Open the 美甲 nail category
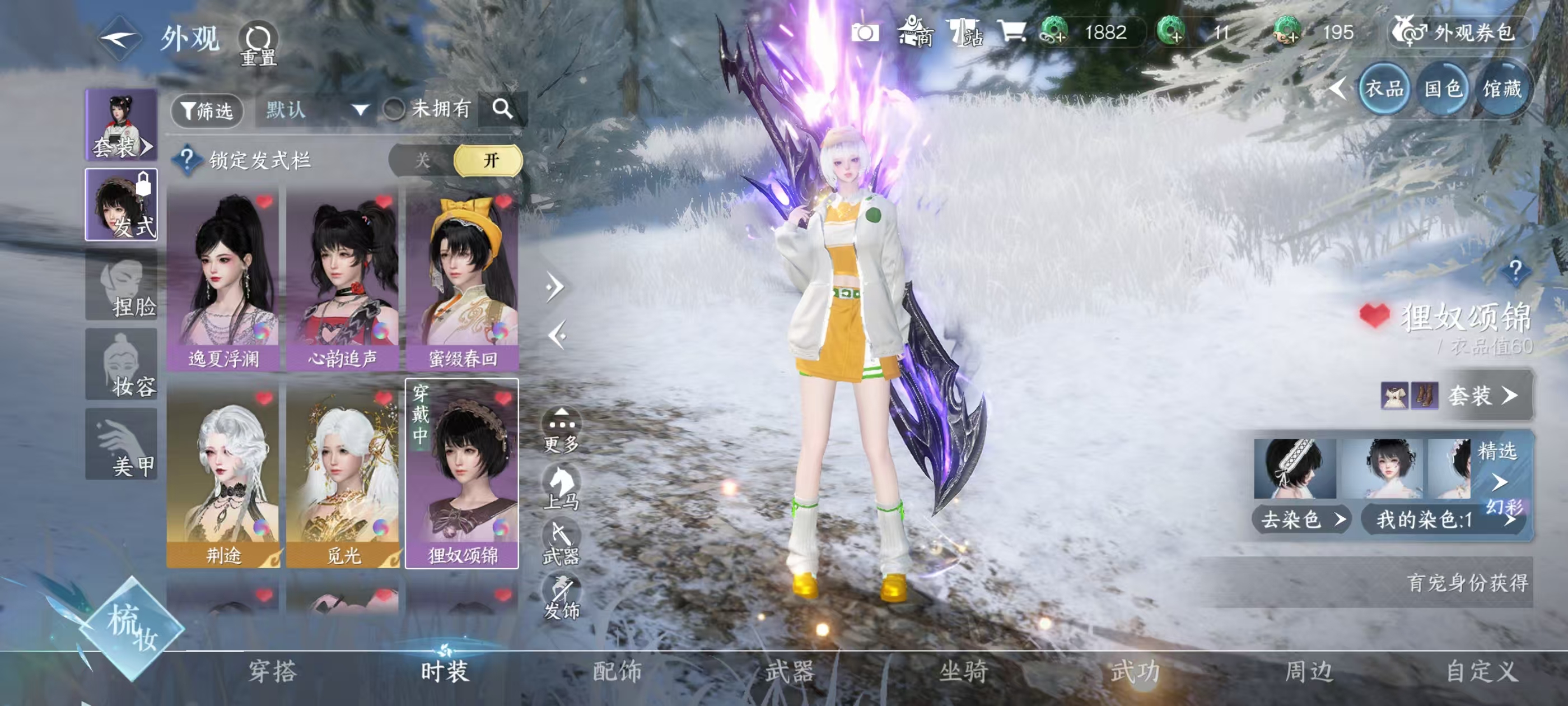 [x=122, y=445]
